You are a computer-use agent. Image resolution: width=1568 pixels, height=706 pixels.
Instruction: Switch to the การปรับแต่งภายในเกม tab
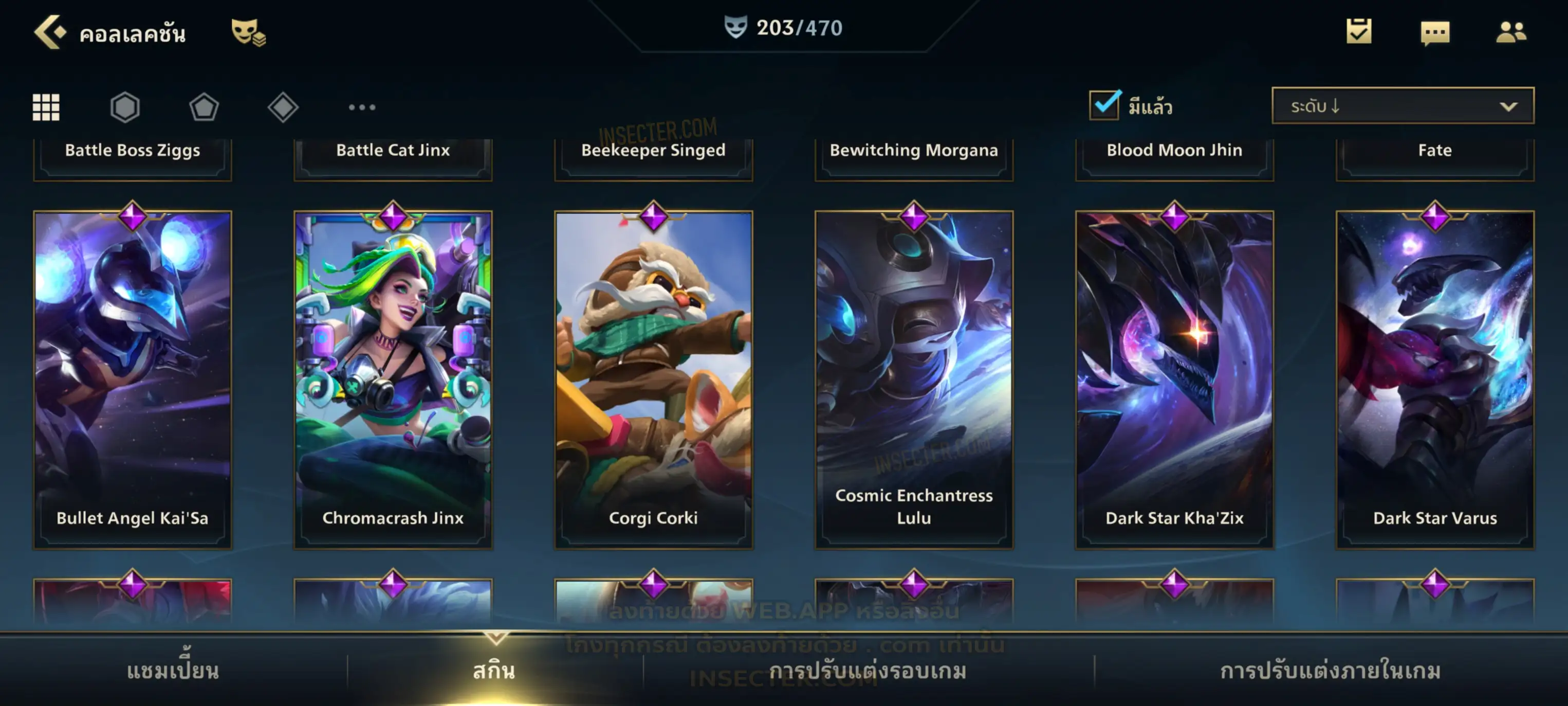(x=1331, y=671)
